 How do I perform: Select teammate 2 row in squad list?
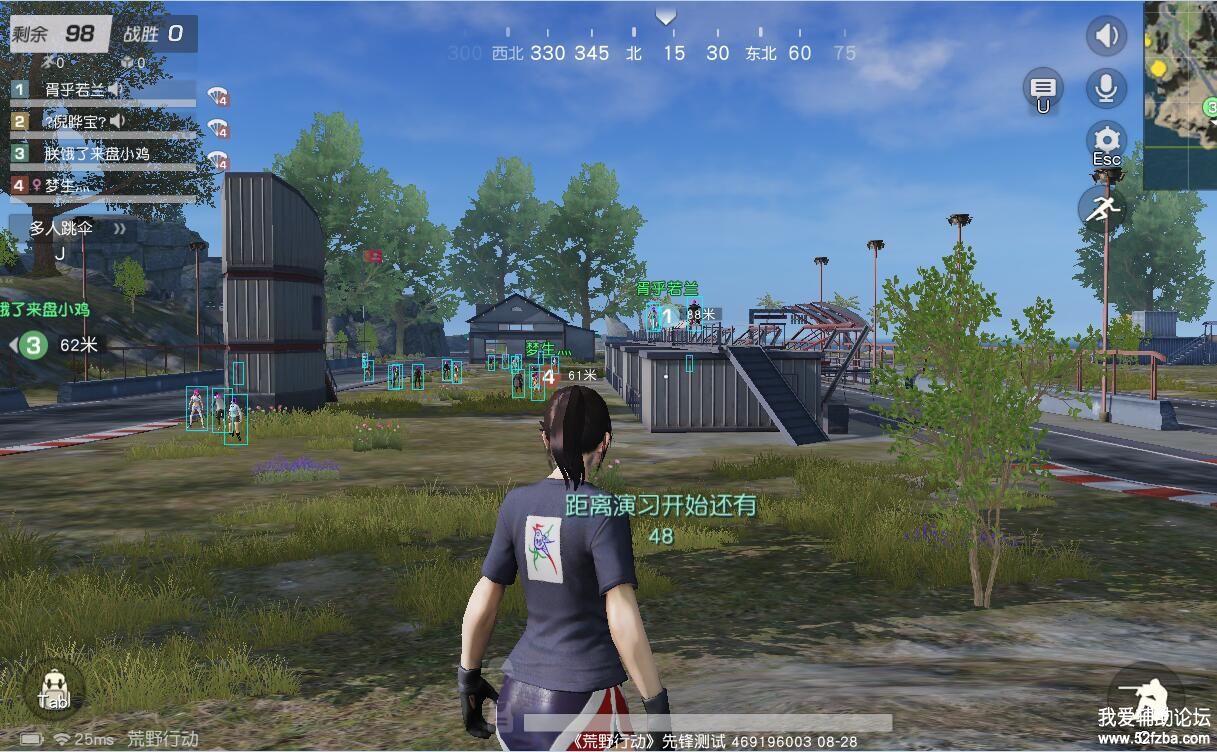coord(100,122)
